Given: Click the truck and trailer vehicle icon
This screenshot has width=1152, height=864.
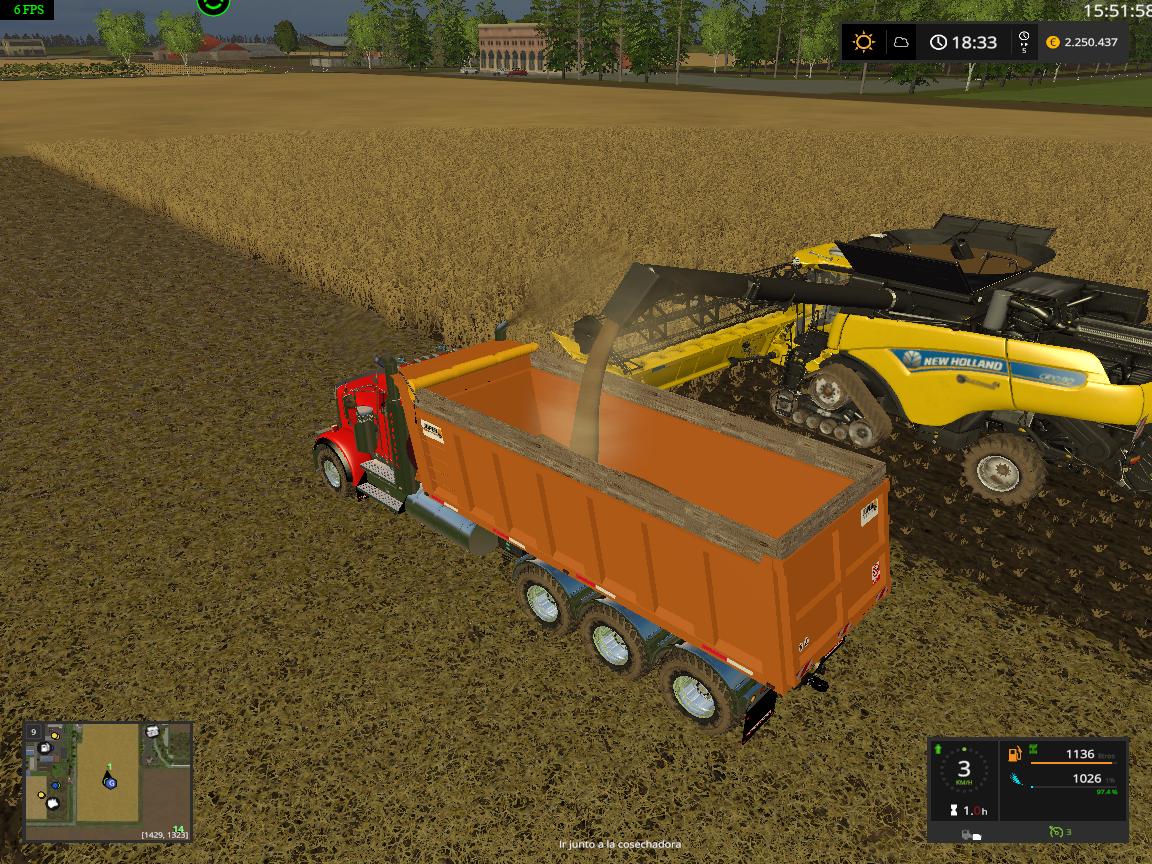Looking at the screenshot, I should (970, 834).
